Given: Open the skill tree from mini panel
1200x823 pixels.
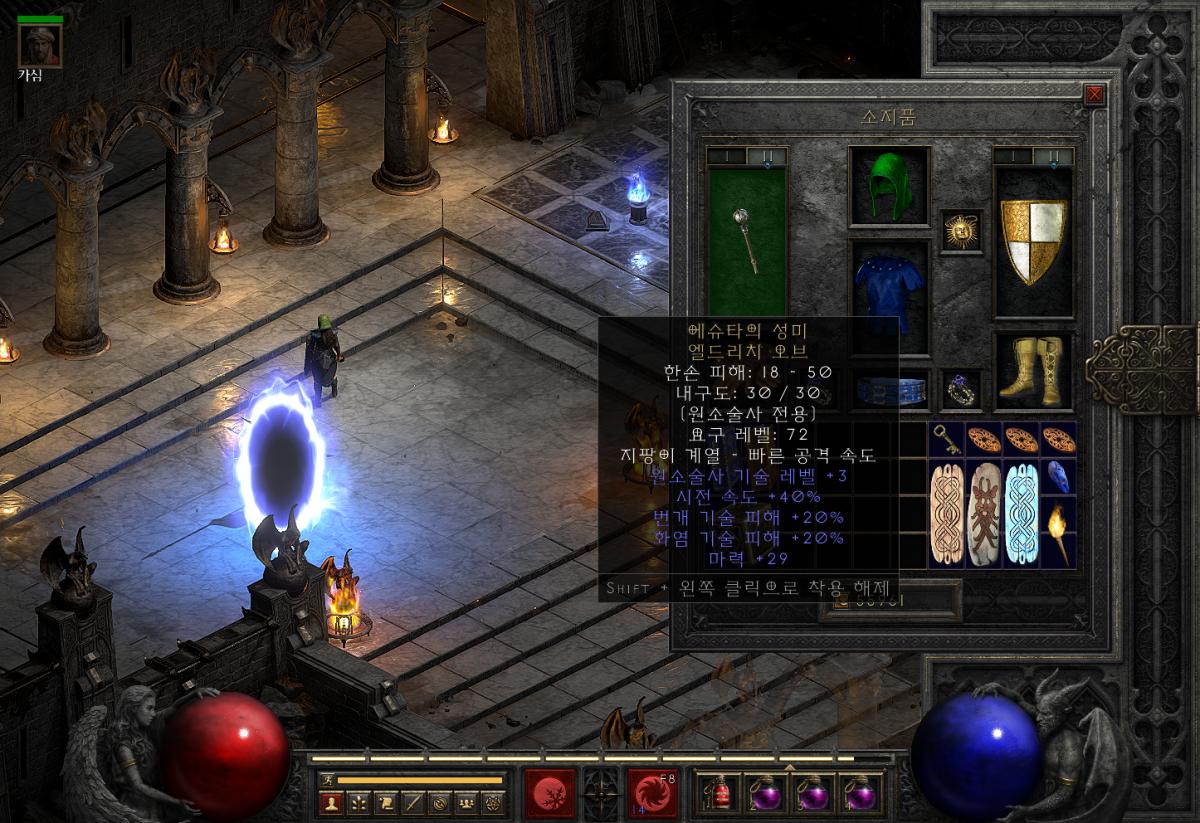Looking at the screenshot, I should point(358,802).
